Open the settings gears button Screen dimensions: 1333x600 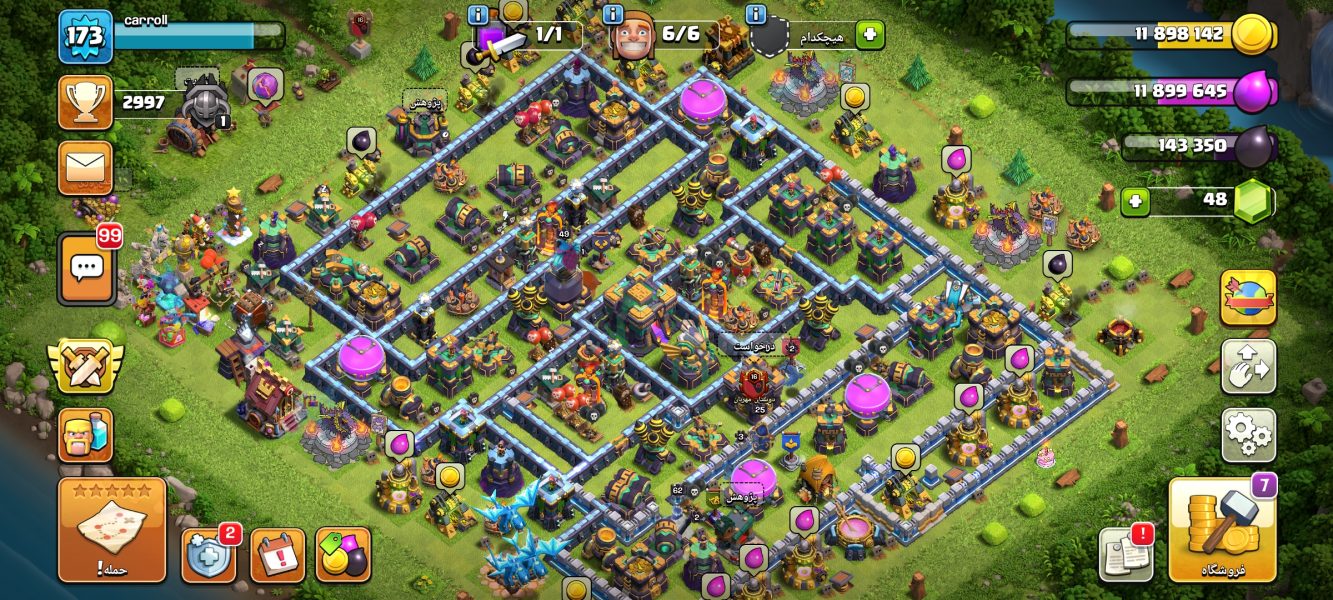tap(1248, 434)
